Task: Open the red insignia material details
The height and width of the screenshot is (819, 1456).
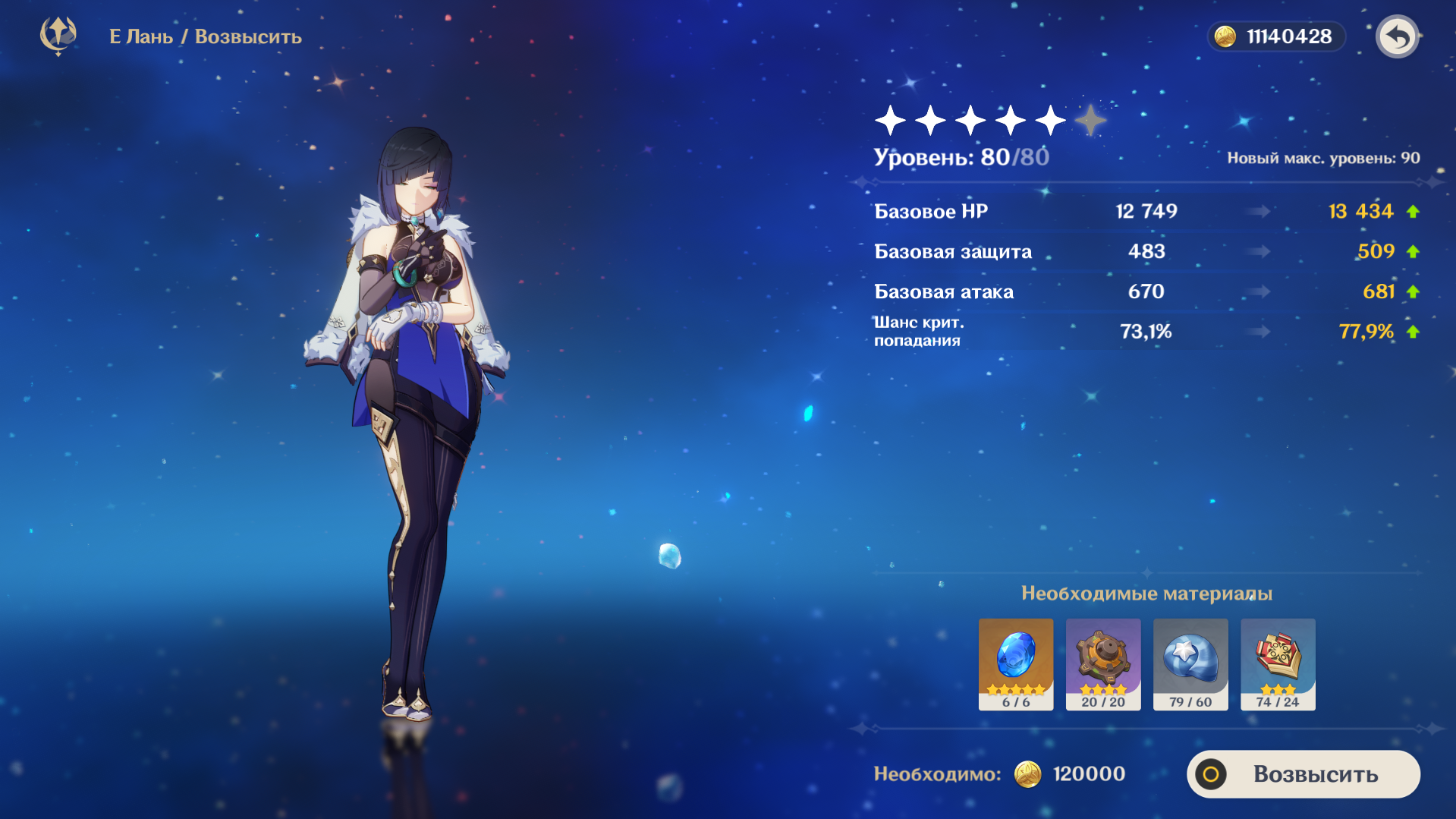Action: (x=1278, y=663)
